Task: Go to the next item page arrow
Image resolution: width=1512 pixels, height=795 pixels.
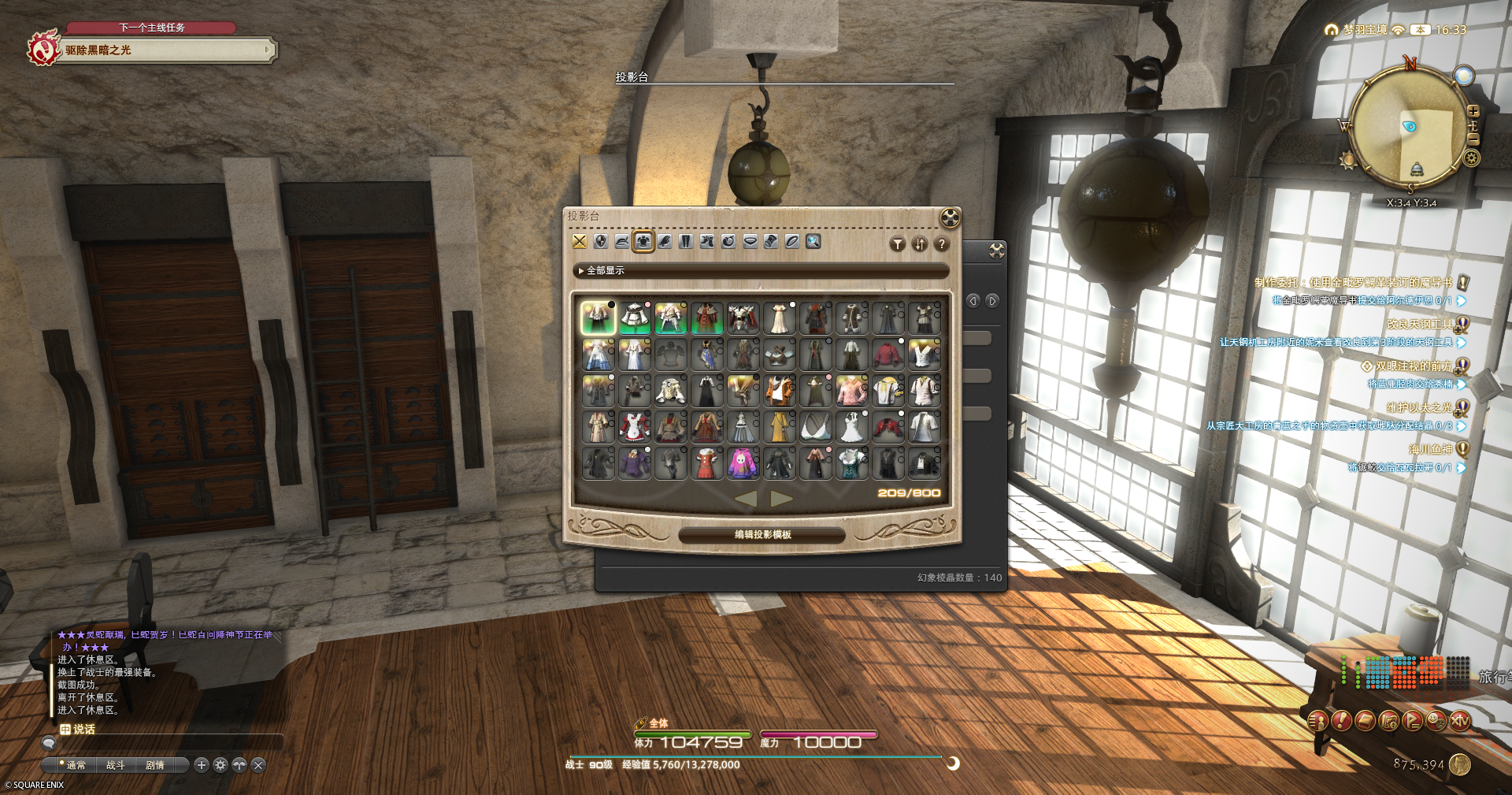Action: [x=781, y=498]
